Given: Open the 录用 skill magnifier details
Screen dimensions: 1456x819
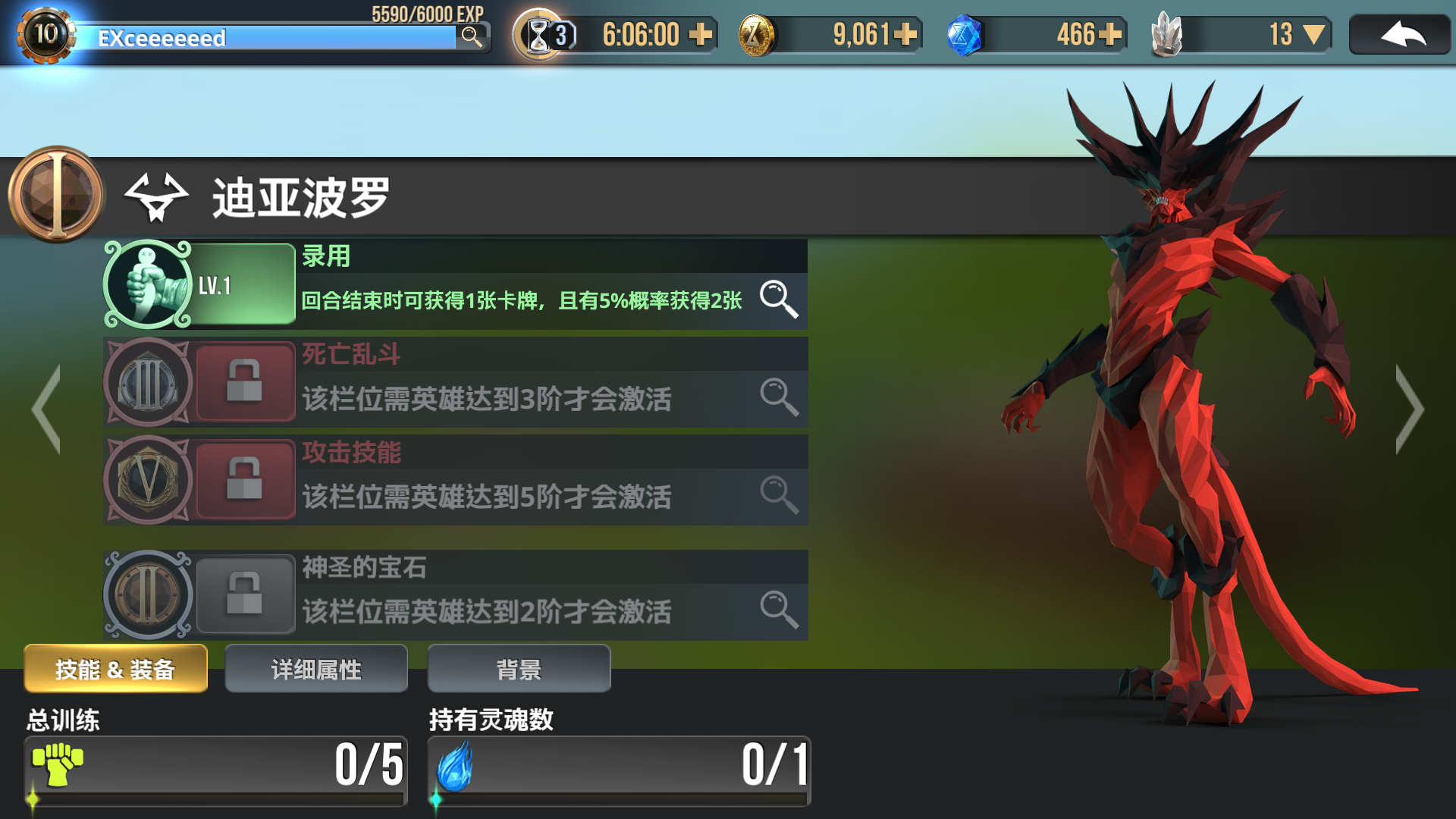Looking at the screenshot, I should [780, 300].
